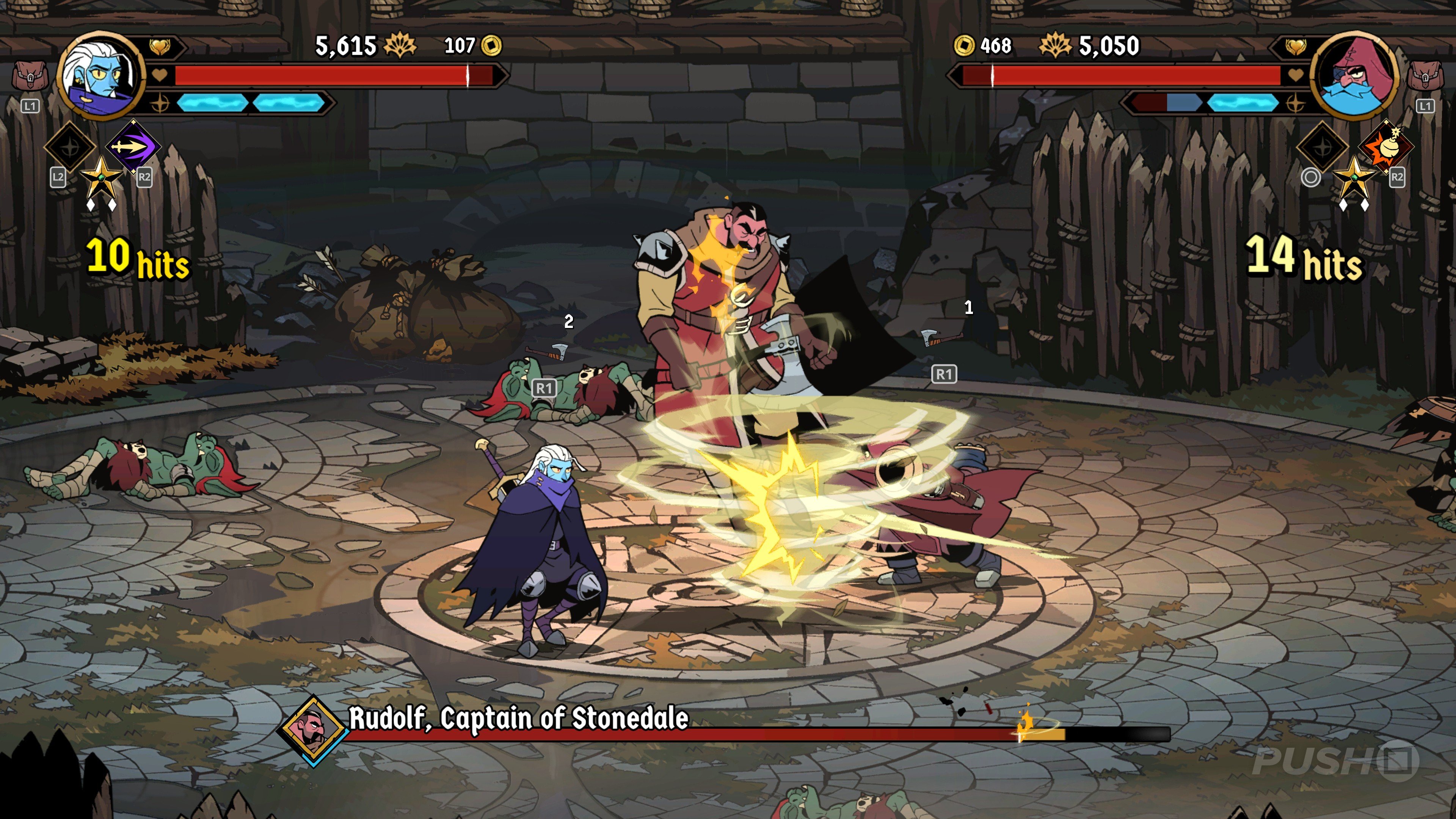Screen dimensions: 1456x819
Task: Open the backpack beside the red-hooded dwarf portrait
Action: point(1425,76)
